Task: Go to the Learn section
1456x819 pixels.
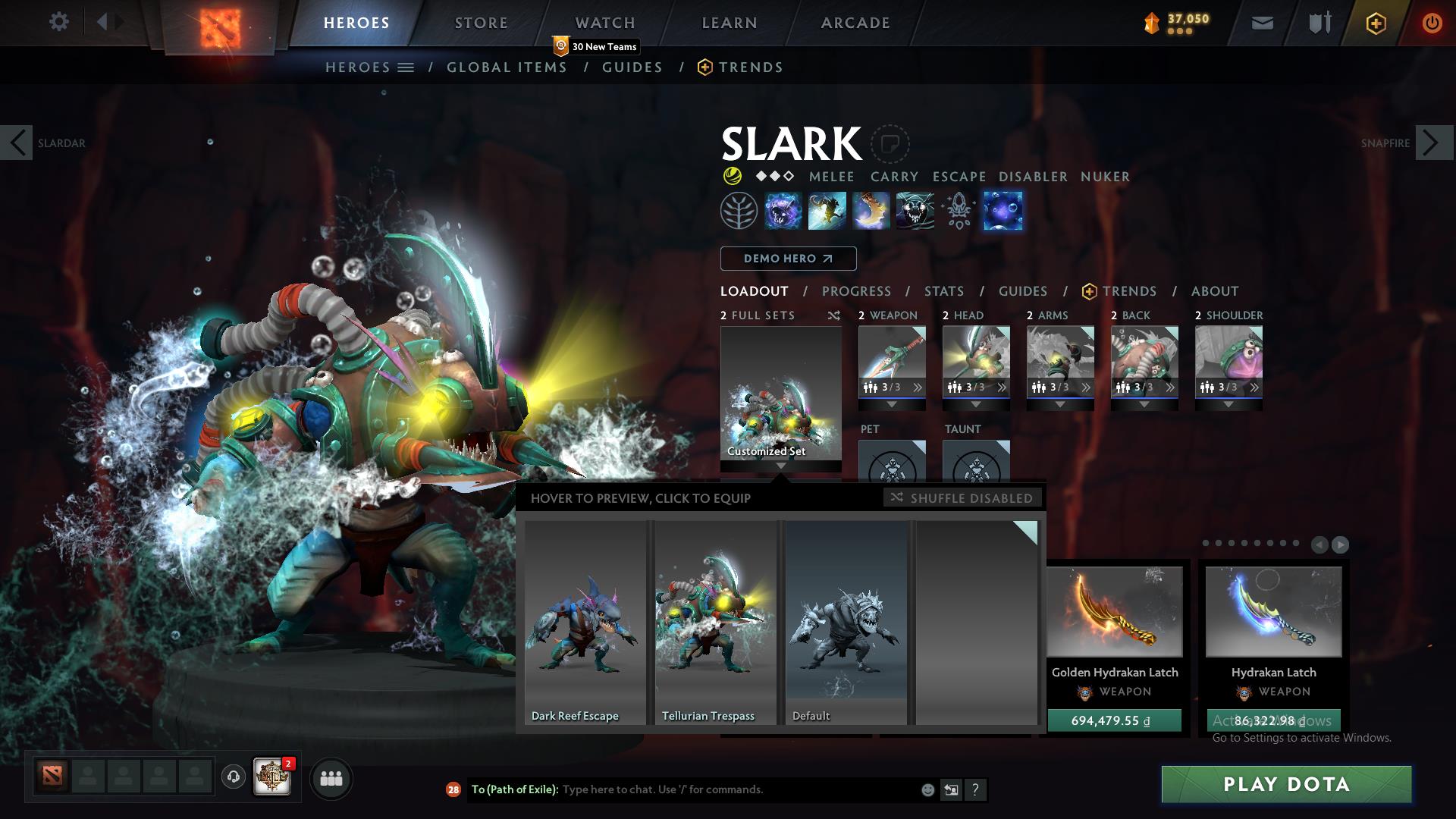Action: click(x=729, y=23)
